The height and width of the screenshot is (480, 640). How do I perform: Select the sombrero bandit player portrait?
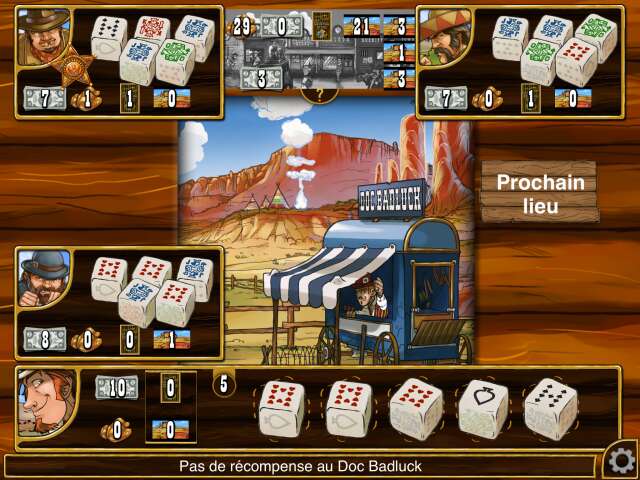[444, 38]
